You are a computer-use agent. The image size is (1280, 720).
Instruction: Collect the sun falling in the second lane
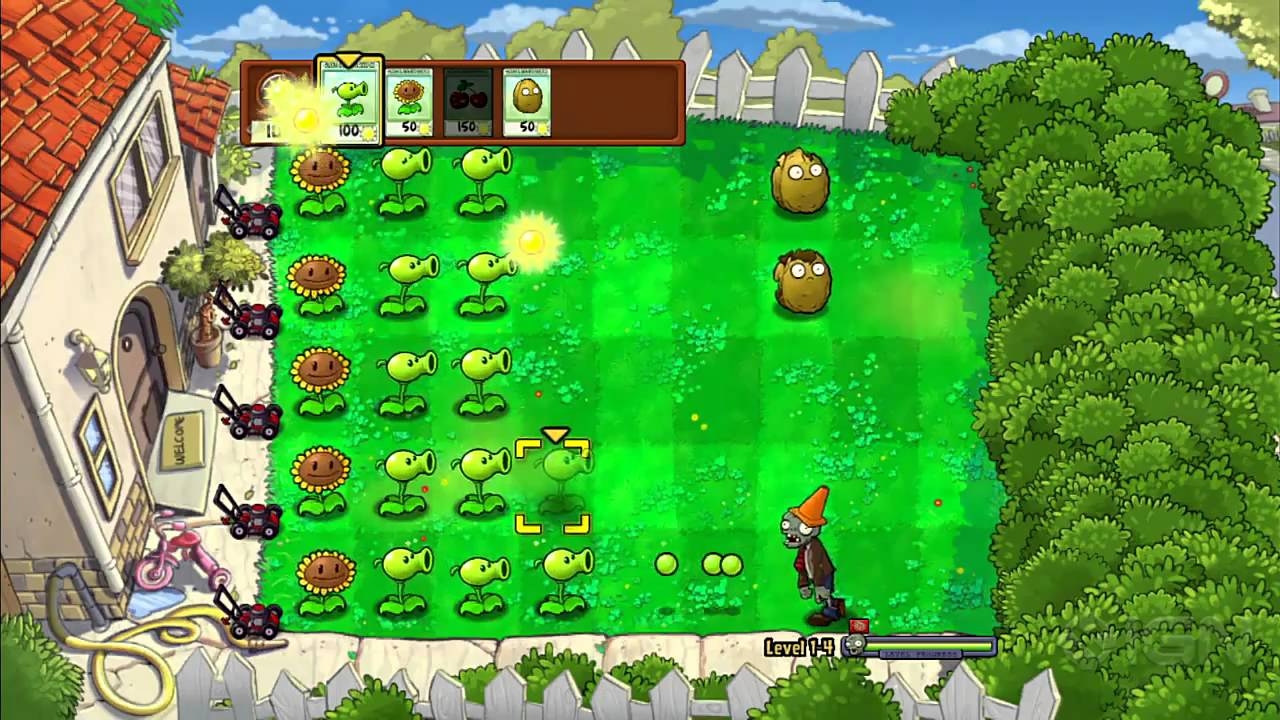click(x=531, y=241)
